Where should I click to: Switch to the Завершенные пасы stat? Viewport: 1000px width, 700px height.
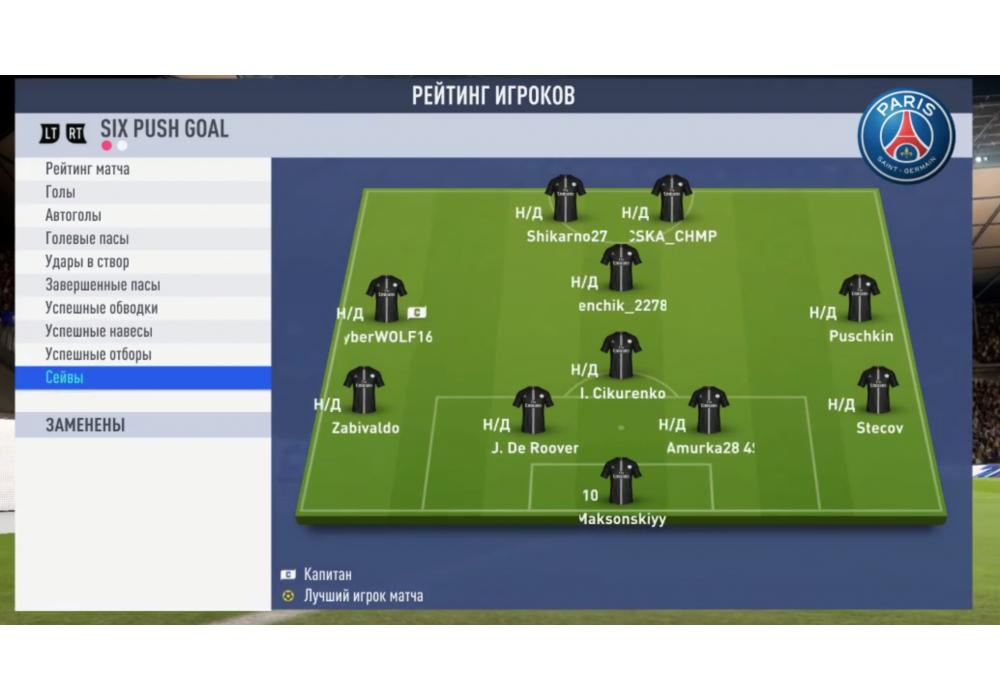coord(142,285)
